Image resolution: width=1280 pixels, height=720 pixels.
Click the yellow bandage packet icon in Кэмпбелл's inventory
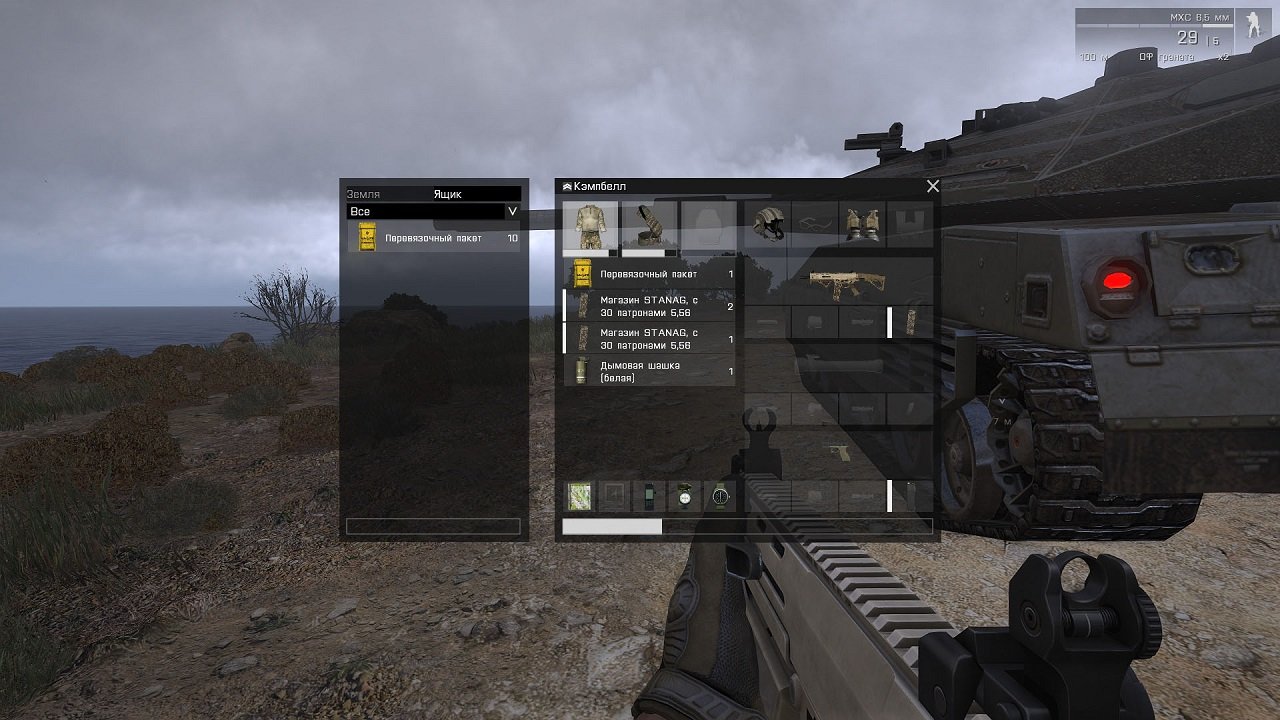pyautogui.click(x=581, y=272)
